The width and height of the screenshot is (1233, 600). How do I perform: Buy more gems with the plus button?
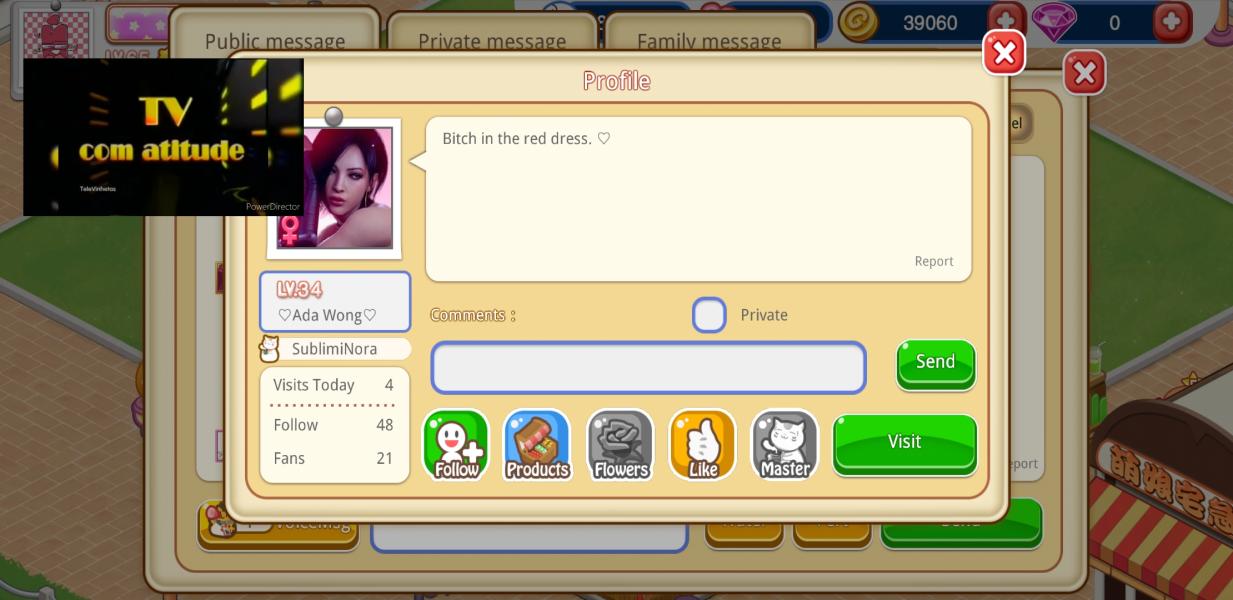[1172, 21]
